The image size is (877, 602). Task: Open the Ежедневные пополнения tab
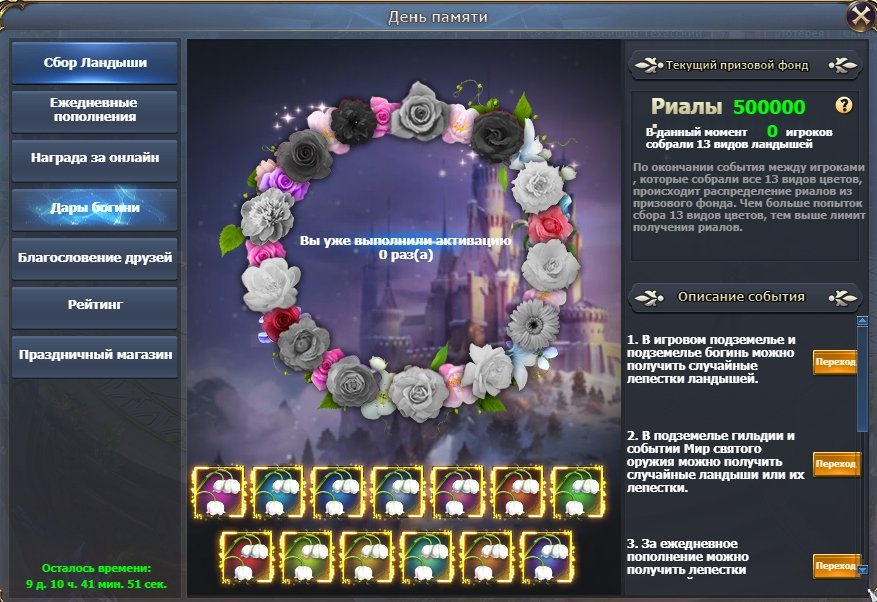click(x=95, y=110)
